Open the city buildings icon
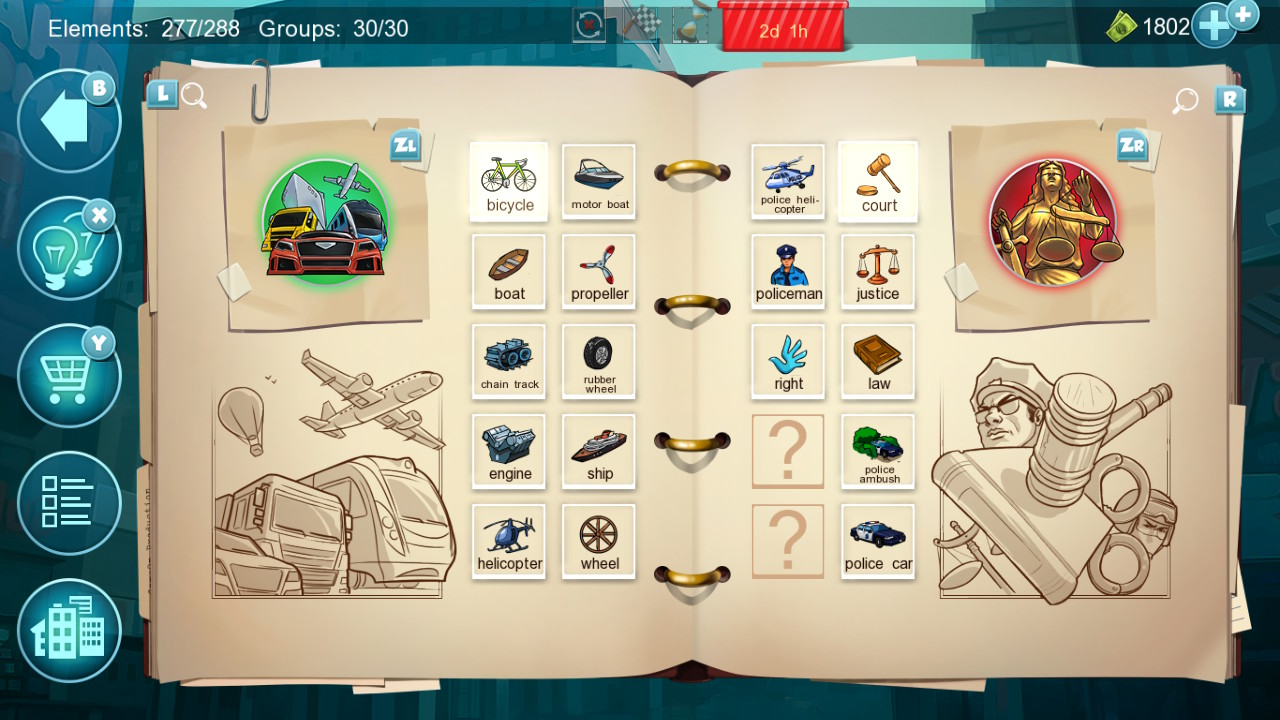The height and width of the screenshot is (720, 1280). (68, 631)
